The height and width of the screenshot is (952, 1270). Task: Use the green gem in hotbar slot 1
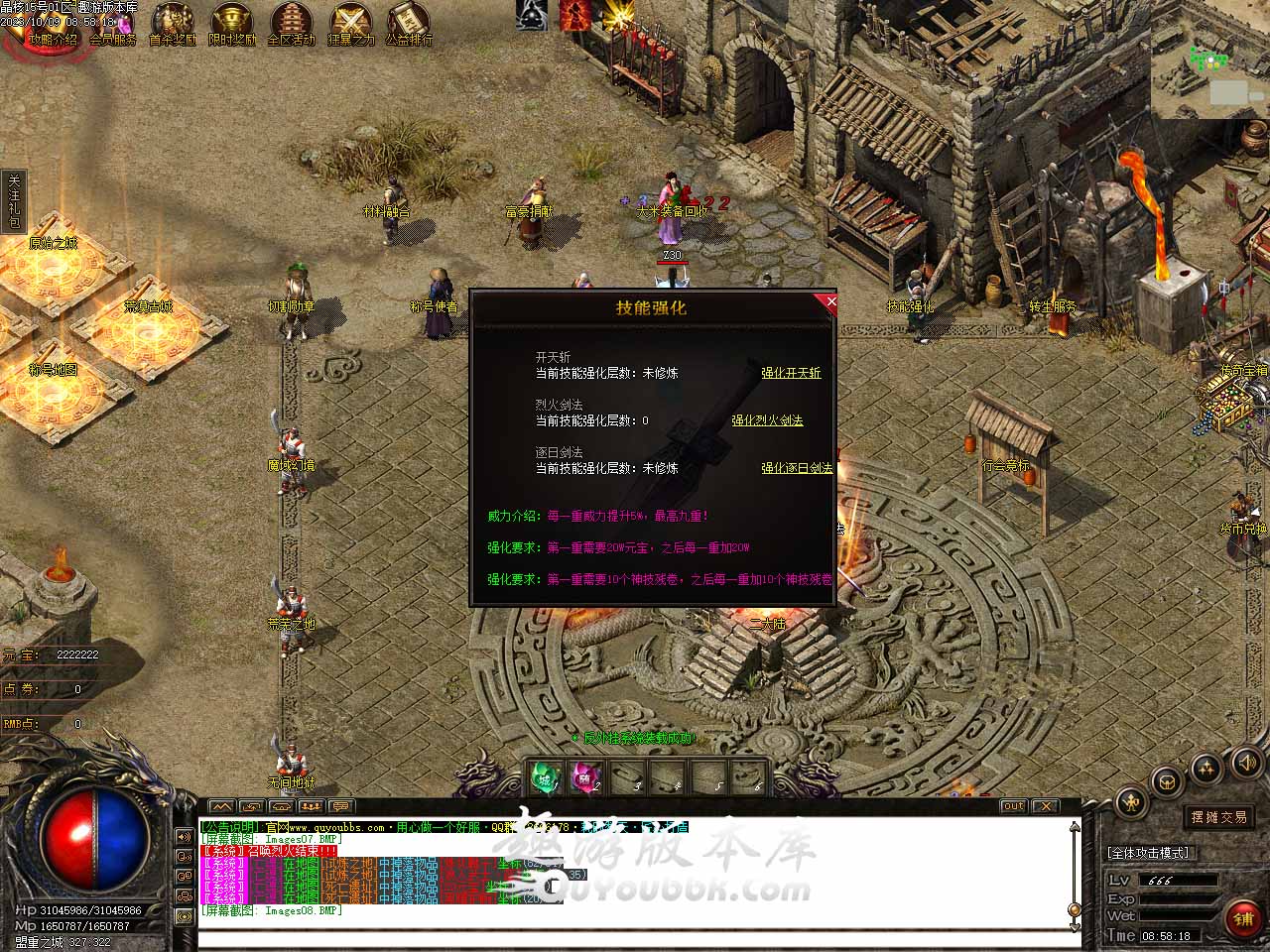click(x=544, y=776)
